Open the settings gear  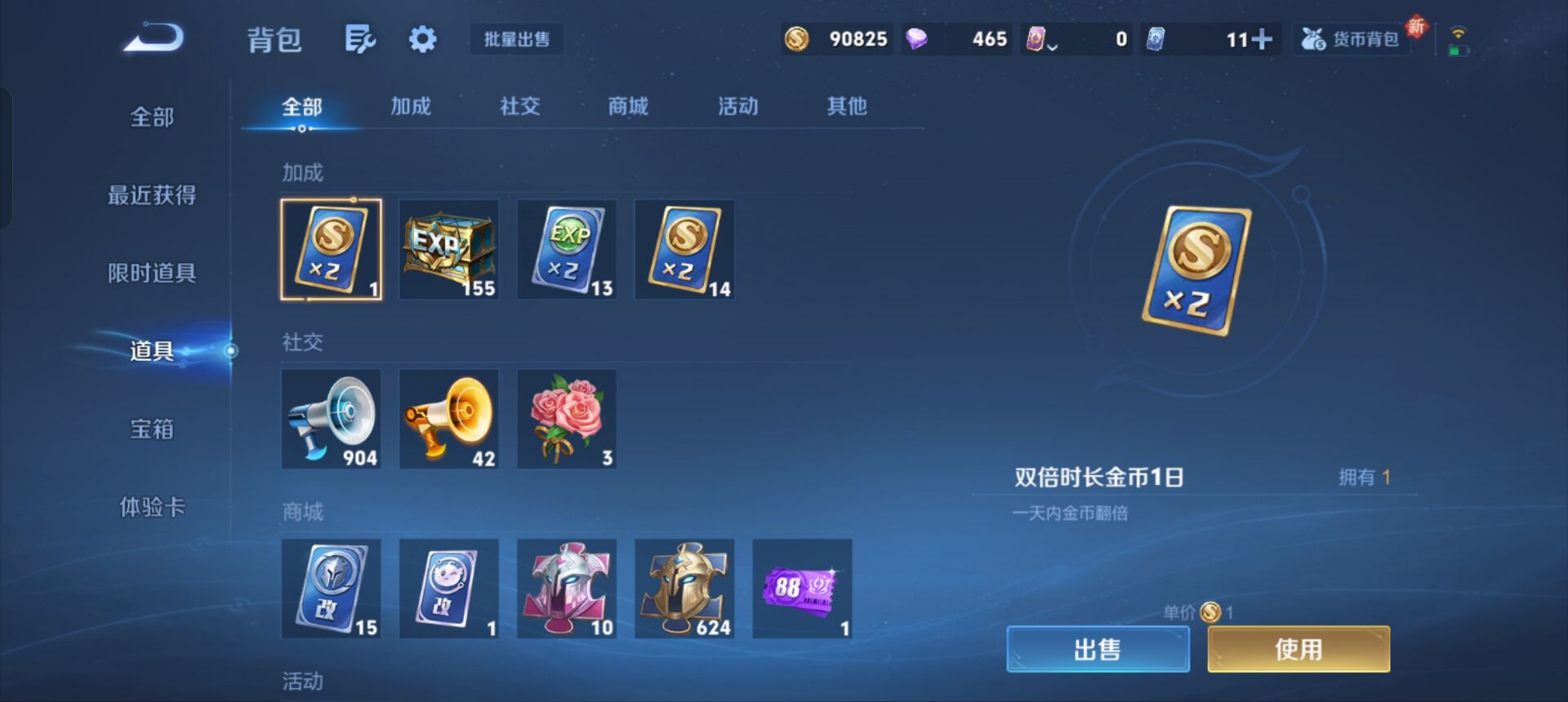coord(421,38)
